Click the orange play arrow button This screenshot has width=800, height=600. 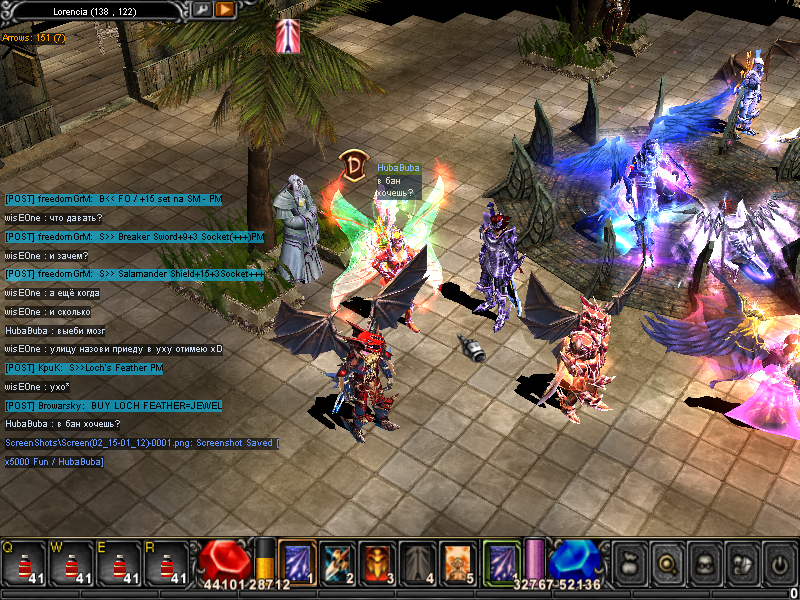pos(225,9)
